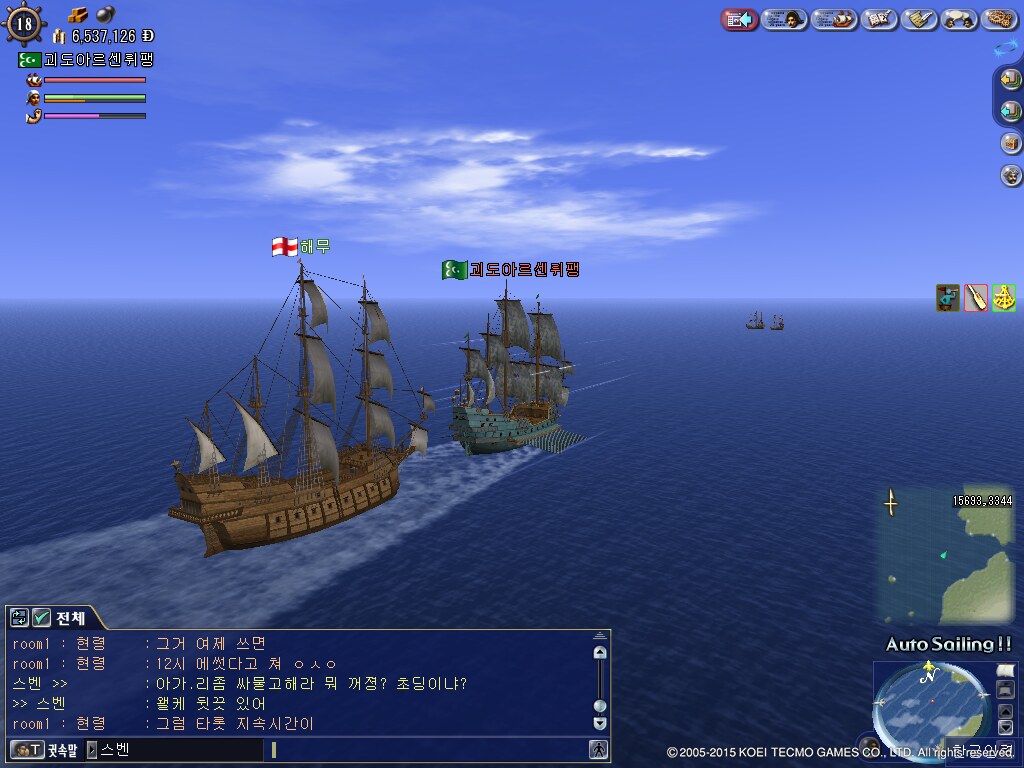Open the ship info menu
This screenshot has height=768, width=1024.
[x=835, y=19]
